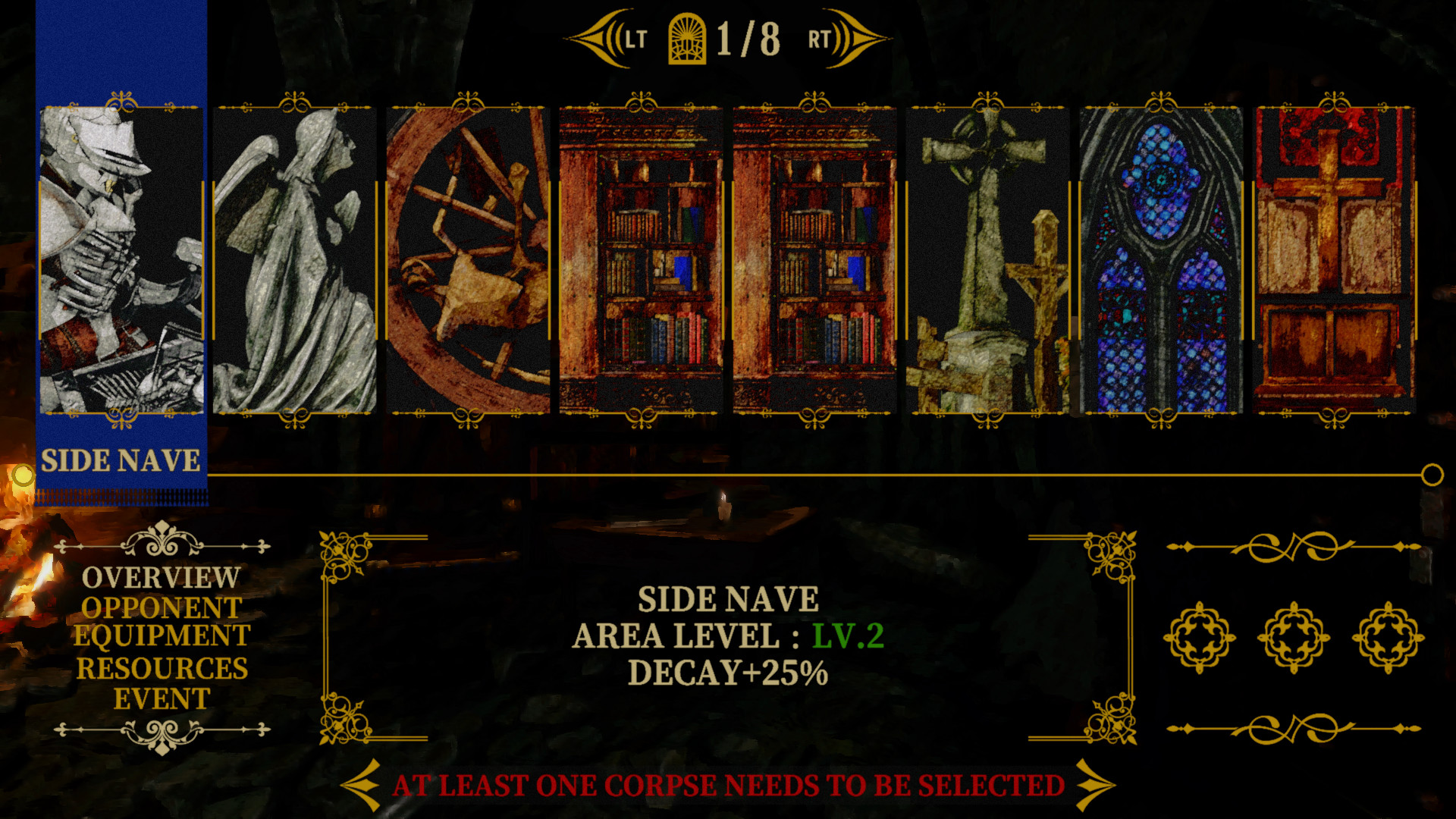1456x819 pixels.
Task: Toggle selection of the broken wheel card
Action: [470, 262]
